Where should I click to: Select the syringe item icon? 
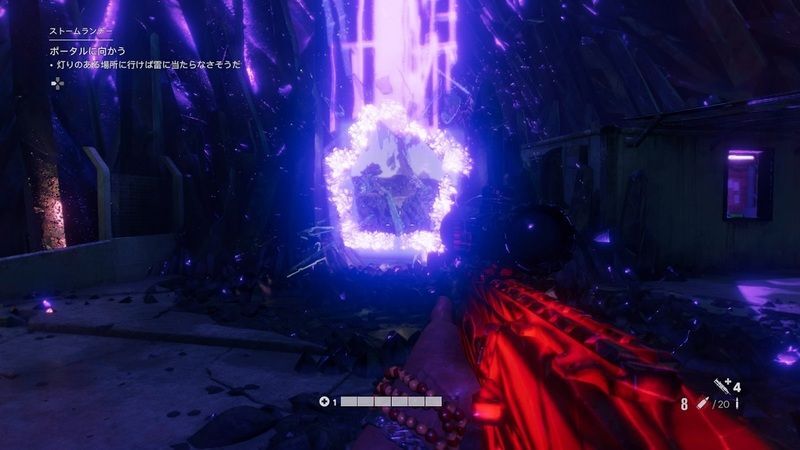coord(720,385)
